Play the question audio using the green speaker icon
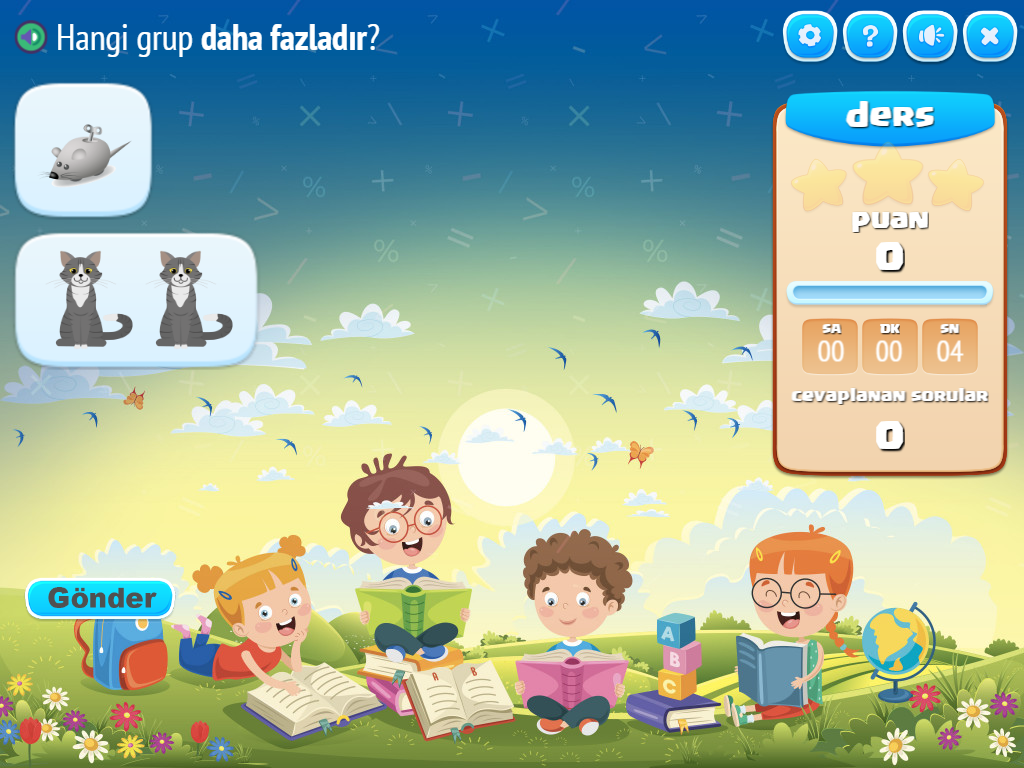The image size is (1024, 768). (x=31, y=38)
